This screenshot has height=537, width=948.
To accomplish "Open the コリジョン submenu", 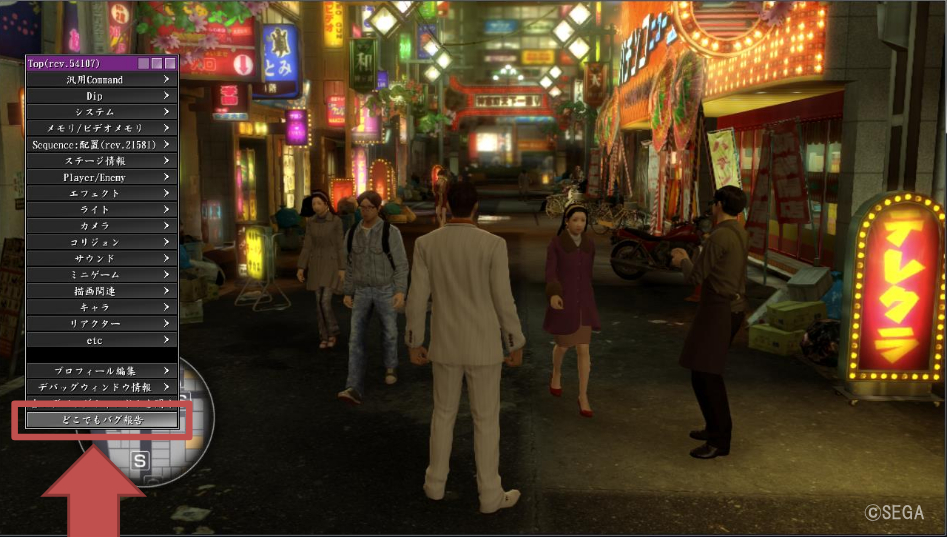I will [x=101, y=242].
